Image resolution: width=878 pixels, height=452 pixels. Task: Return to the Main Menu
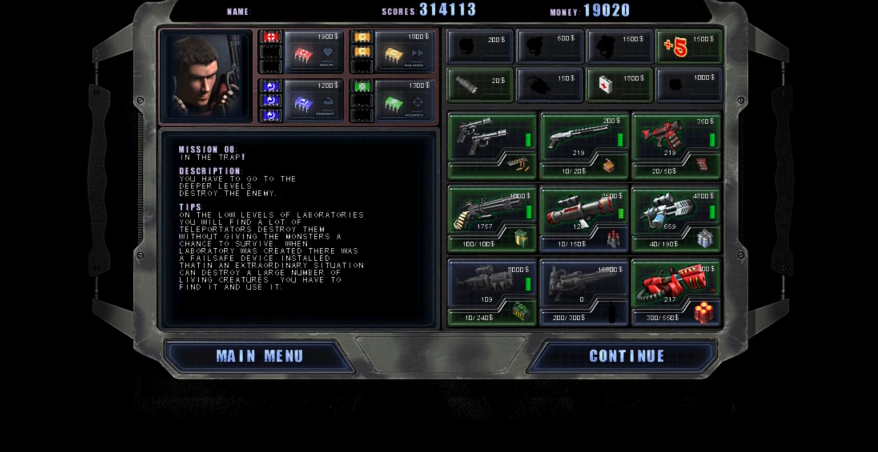click(x=259, y=356)
